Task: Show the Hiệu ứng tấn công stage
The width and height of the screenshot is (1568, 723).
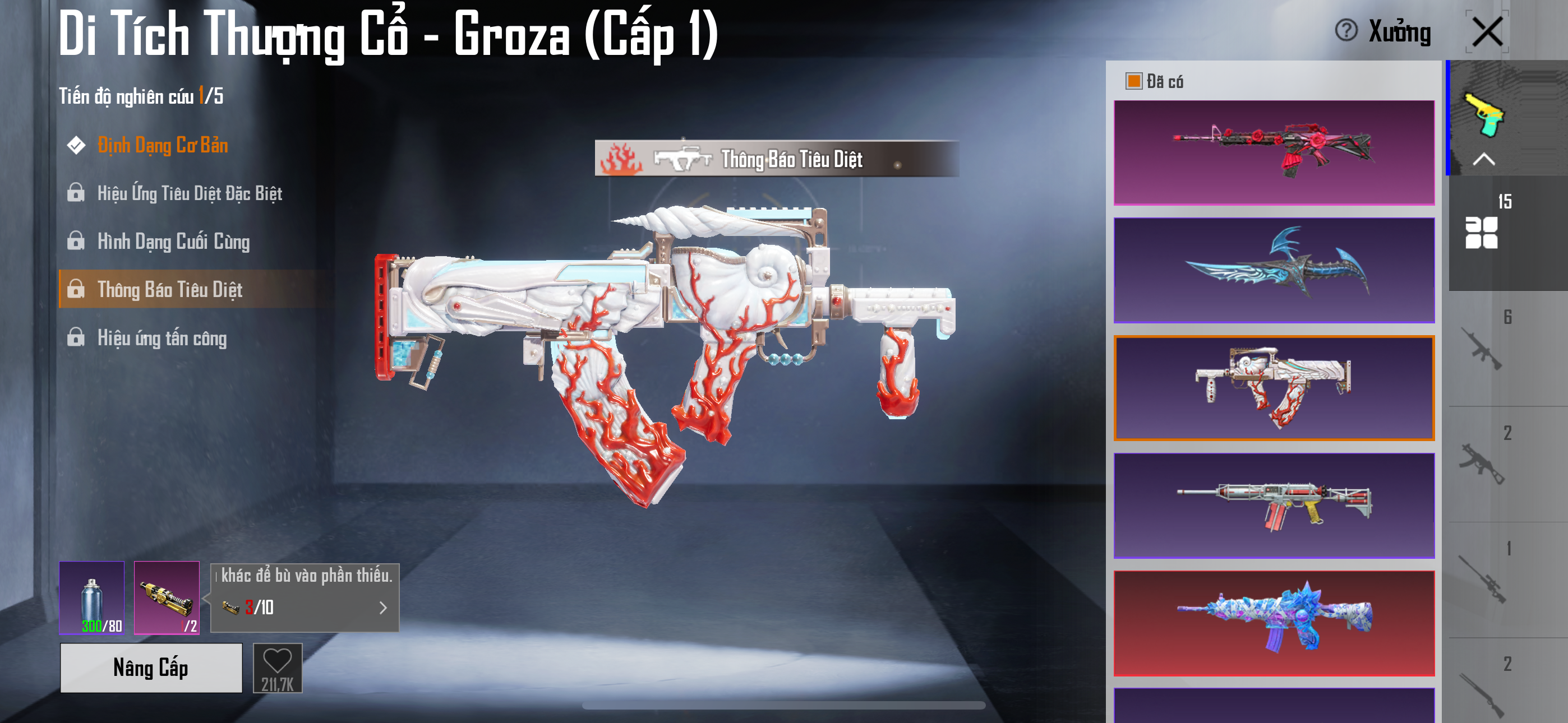Action: point(162,338)
